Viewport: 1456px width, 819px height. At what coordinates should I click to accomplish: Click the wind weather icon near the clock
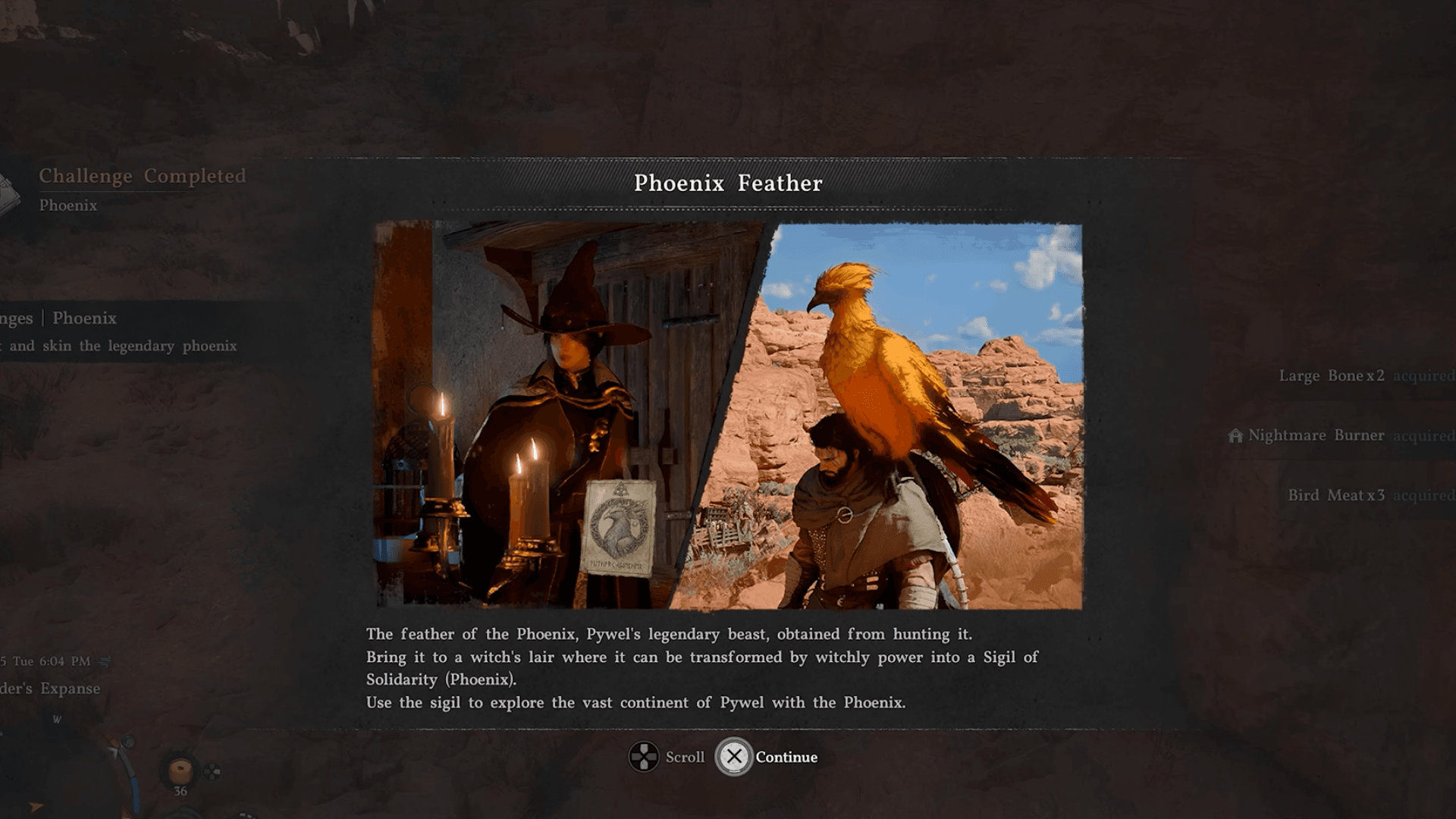pos(103,662)
